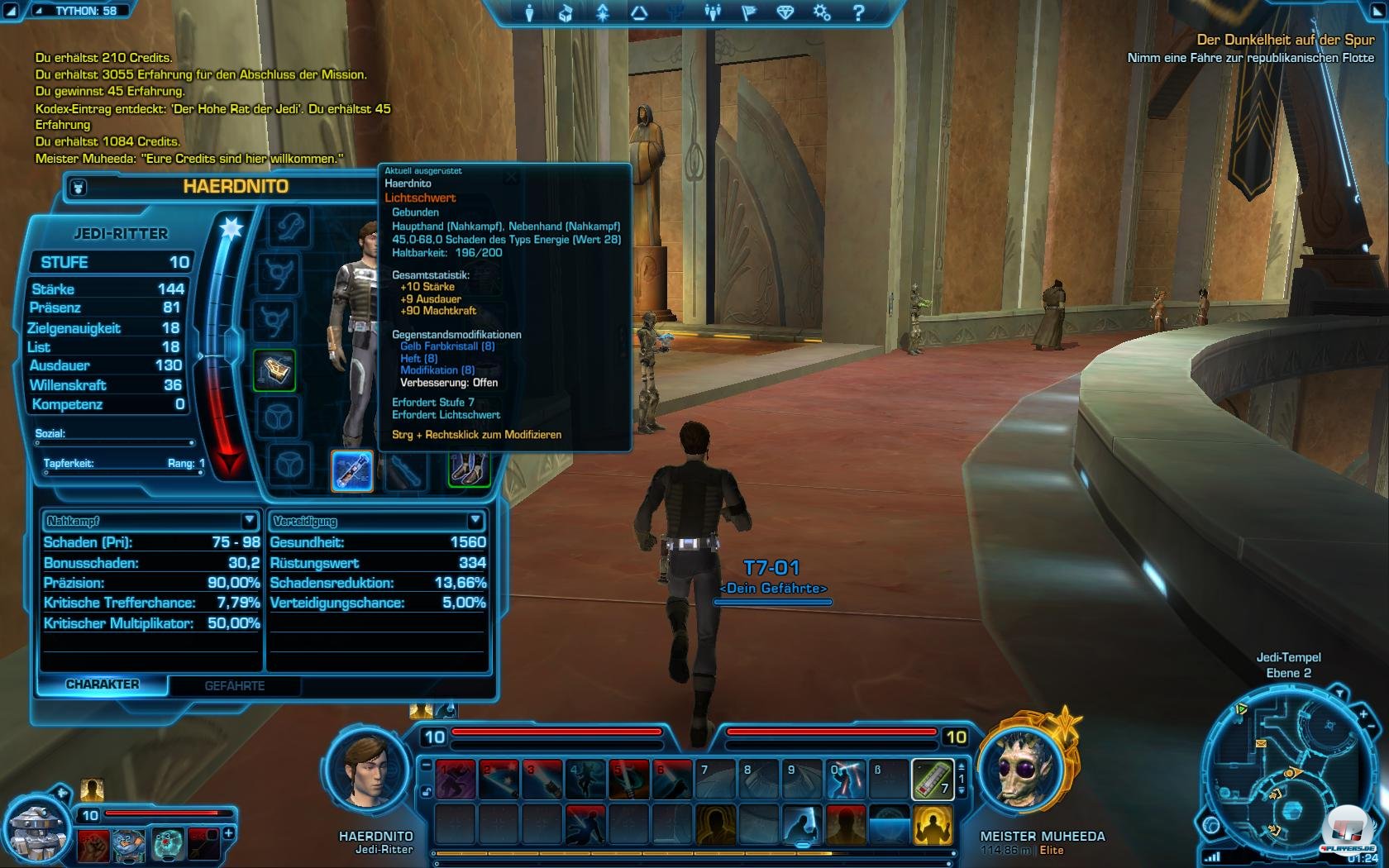Image resolution: width=1389 pixels, height=868 pixels.
Task: Open inventory via the crate icon
Action: pyautogui.click(x=566, y=12)
